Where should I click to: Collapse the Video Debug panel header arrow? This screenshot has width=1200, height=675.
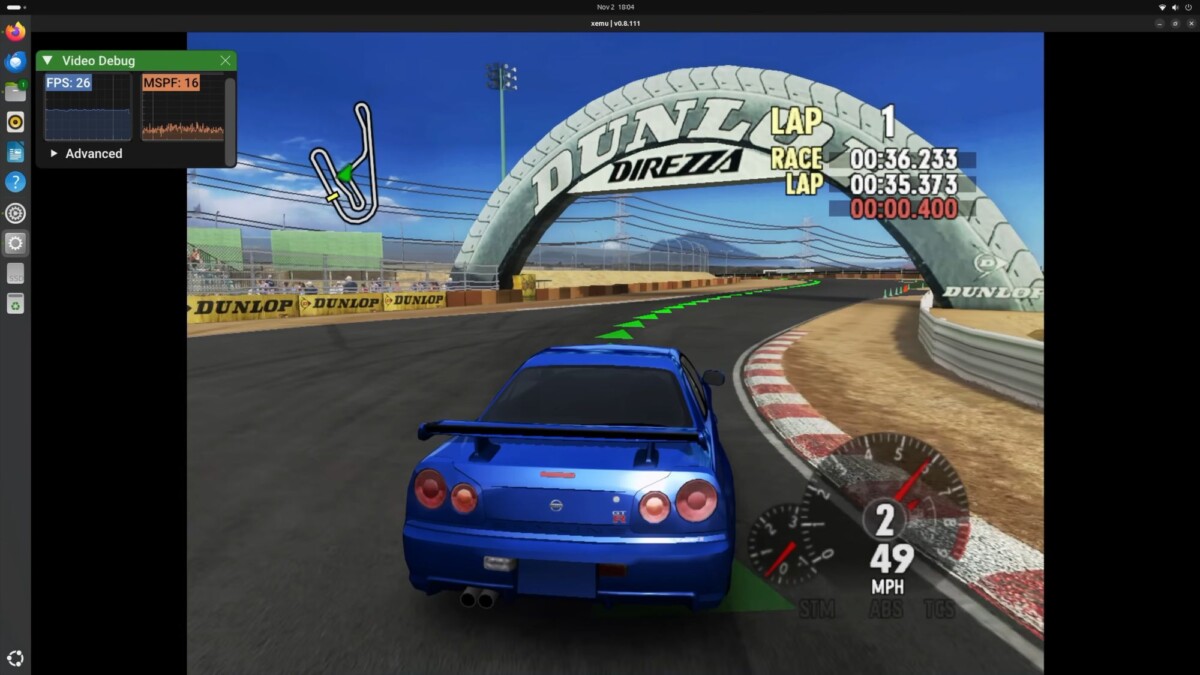(48, 61)
